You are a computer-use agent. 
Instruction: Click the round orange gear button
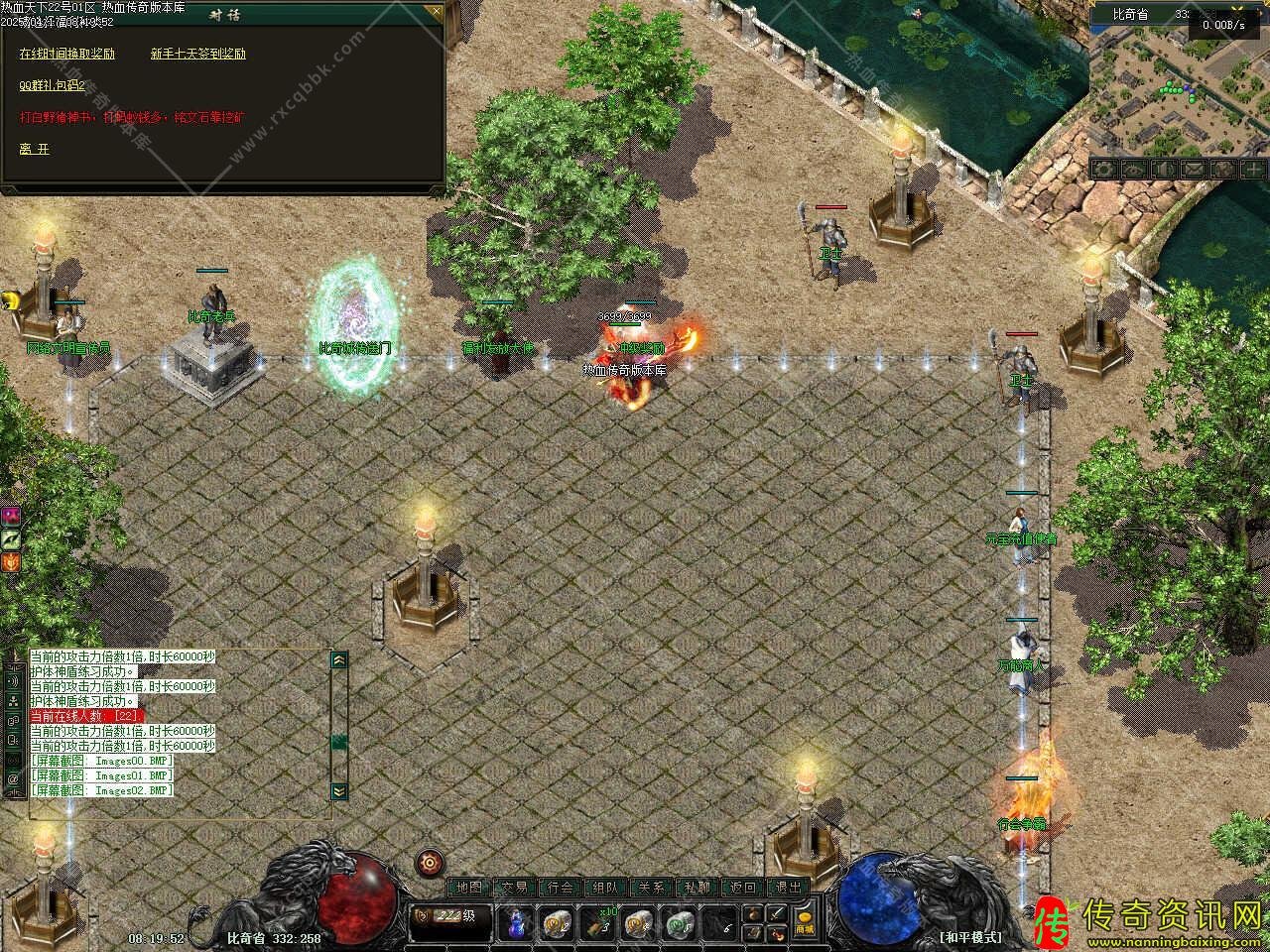click(x=429, y=863)
